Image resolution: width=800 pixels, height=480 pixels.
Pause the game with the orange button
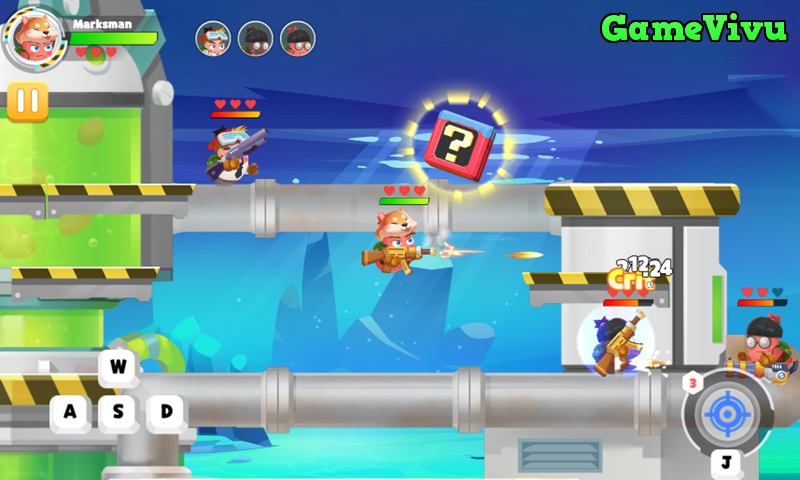click(x=28, y=102)
